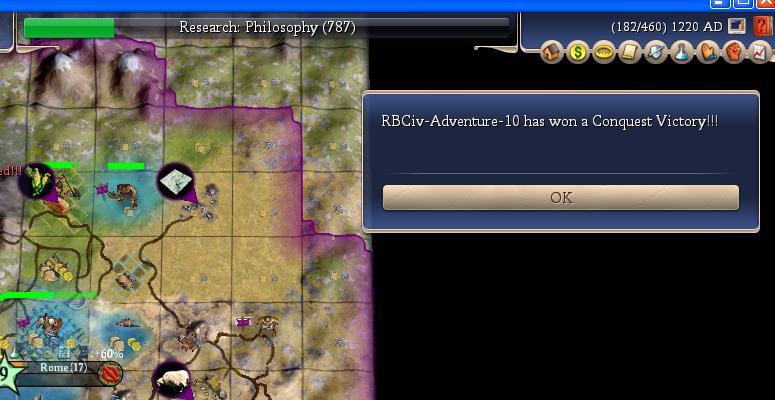
Task: Close the game window
Action: (765, 4)
